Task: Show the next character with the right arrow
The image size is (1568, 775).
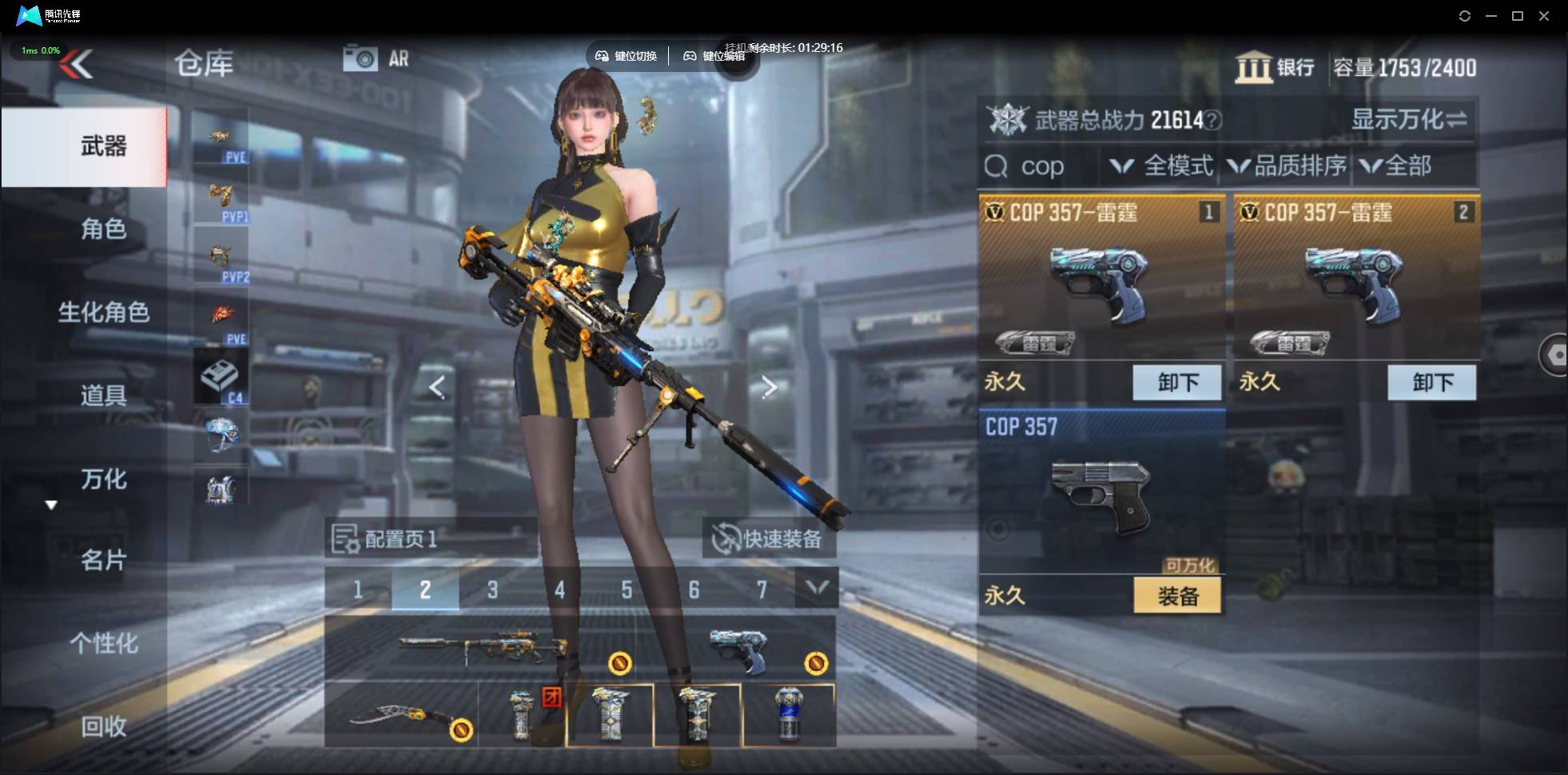Action: [769, 387]
